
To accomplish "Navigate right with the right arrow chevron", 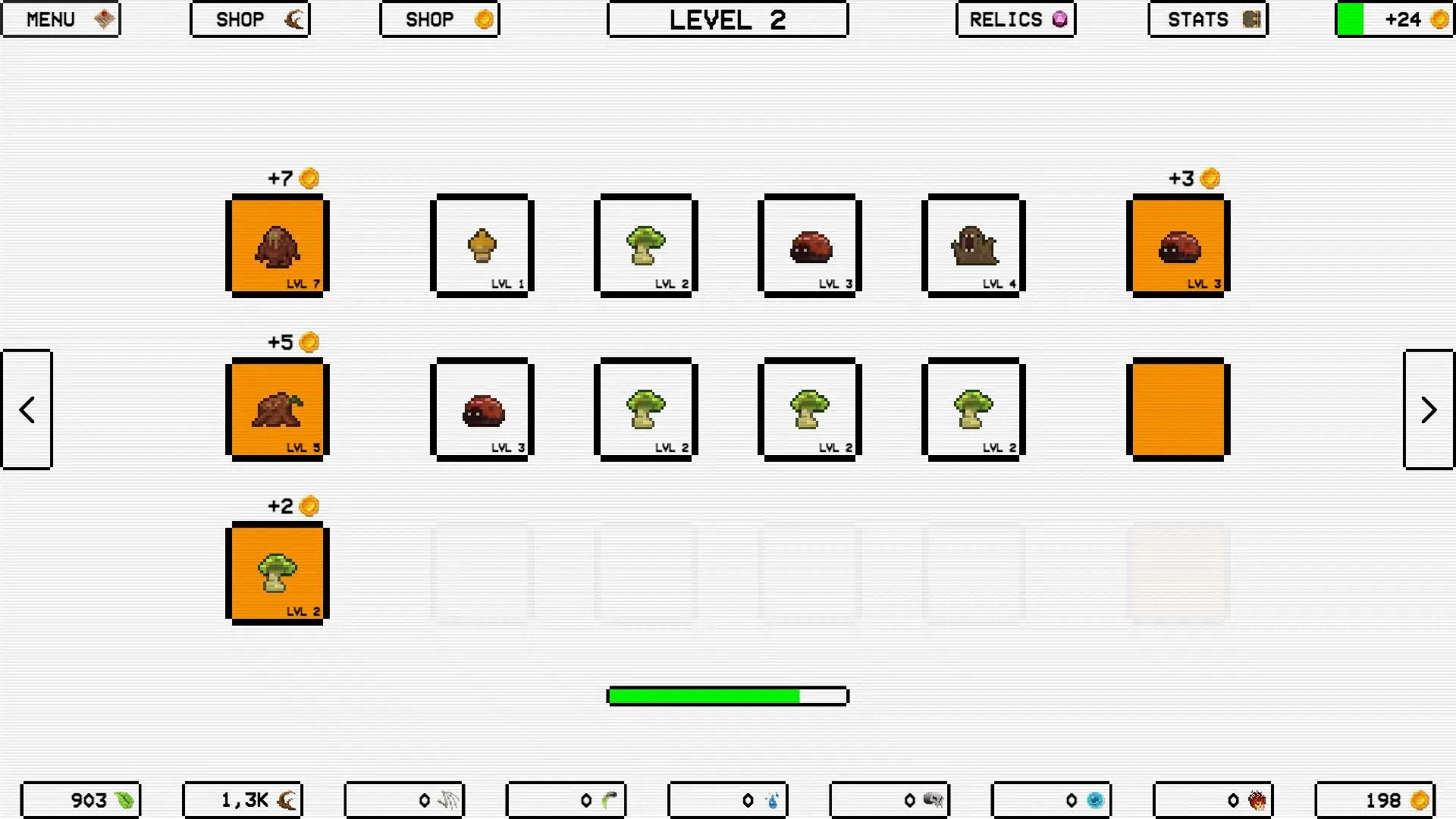I will [x=1429, y=409].
